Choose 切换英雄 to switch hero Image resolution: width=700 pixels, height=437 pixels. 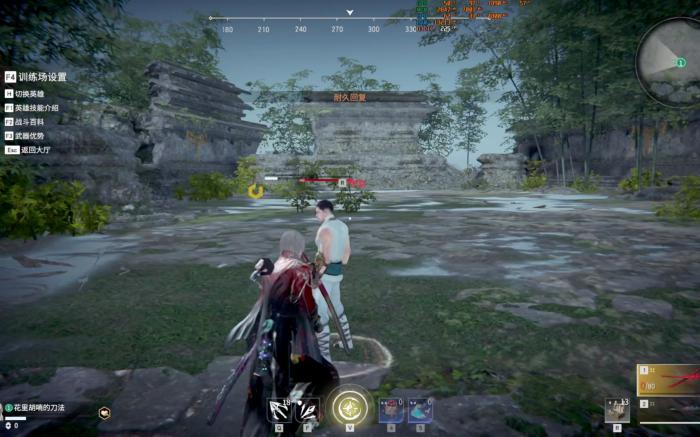pos(30,94)
